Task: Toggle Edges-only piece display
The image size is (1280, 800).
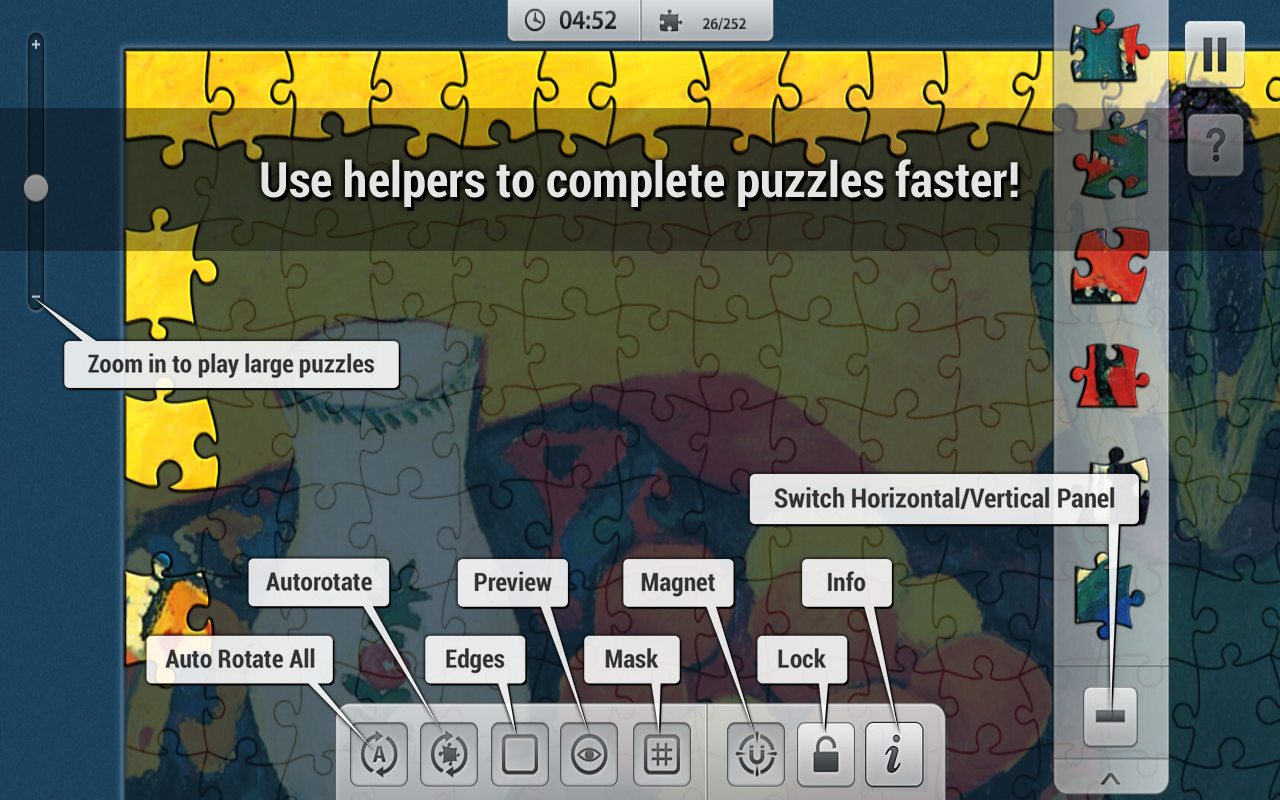Action: click(x=520, y=755)
